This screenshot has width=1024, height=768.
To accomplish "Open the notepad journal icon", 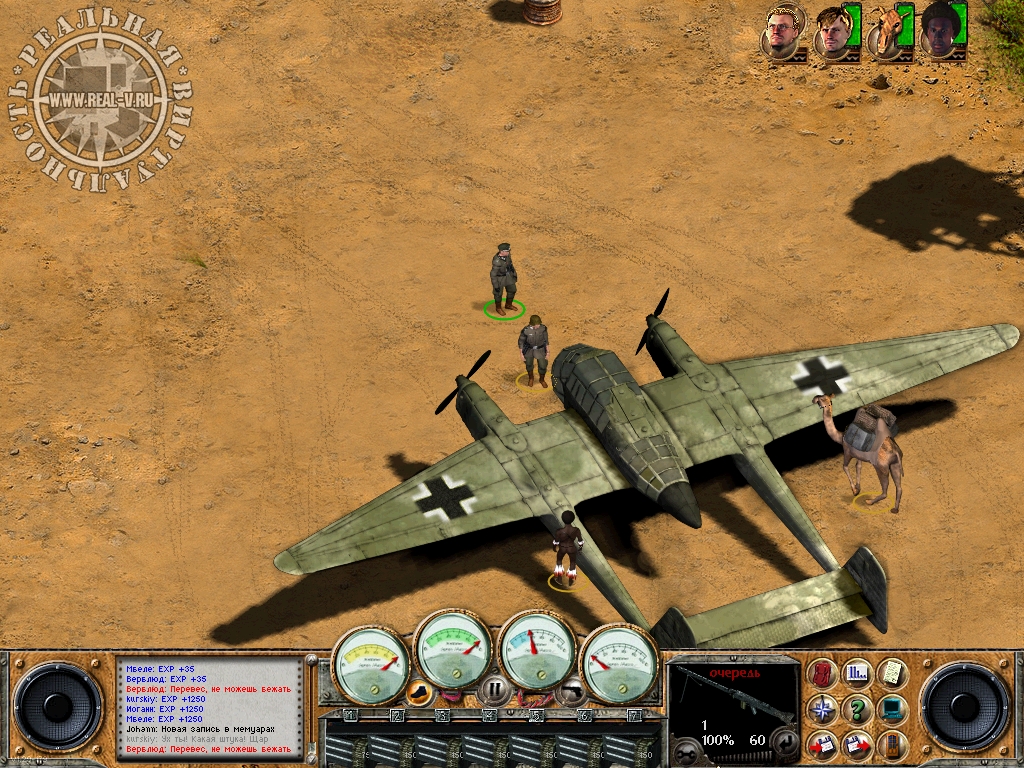I will (892, 674).
